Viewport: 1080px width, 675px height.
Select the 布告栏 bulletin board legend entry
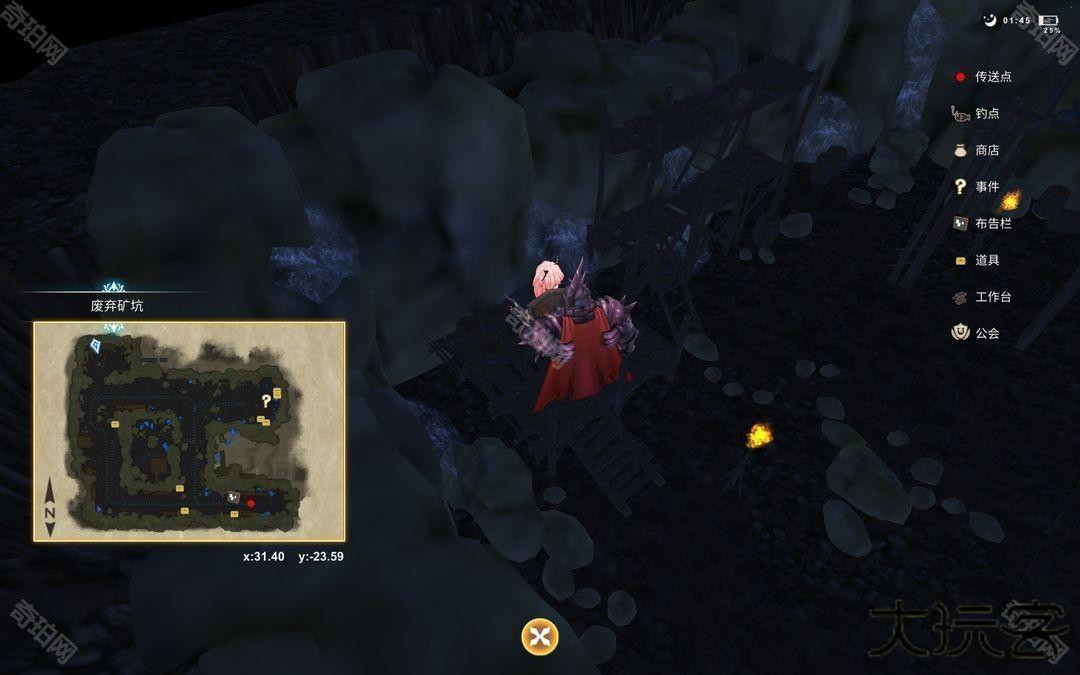pyautogui.click(x=992, y=223)
